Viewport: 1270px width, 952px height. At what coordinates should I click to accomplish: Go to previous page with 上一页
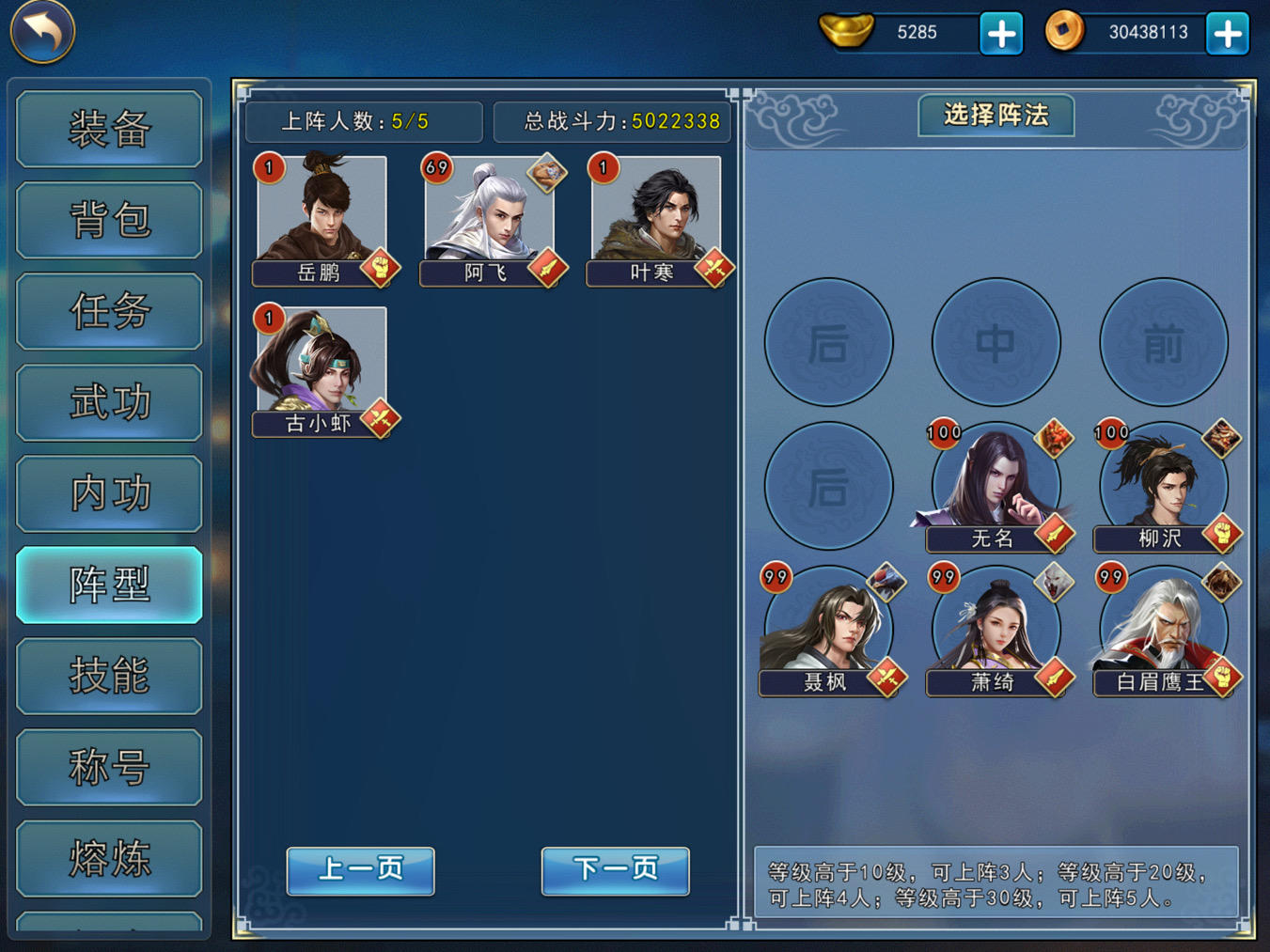[360, 870]
